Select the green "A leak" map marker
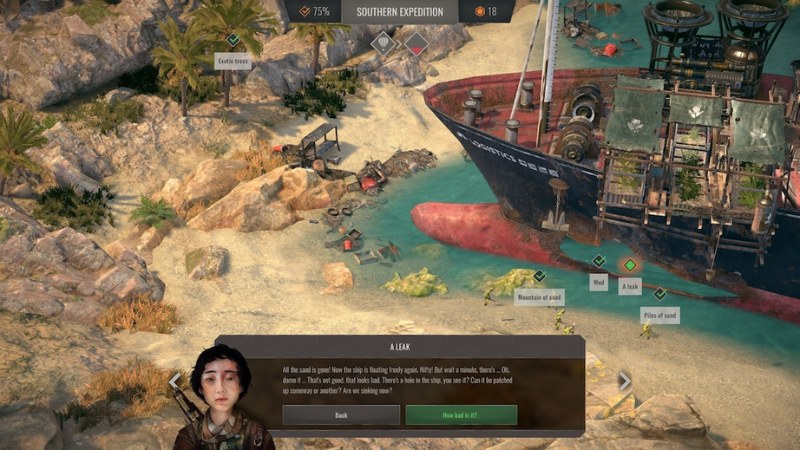The width and height of the screenshot is (800, 450). pos(629,265)
